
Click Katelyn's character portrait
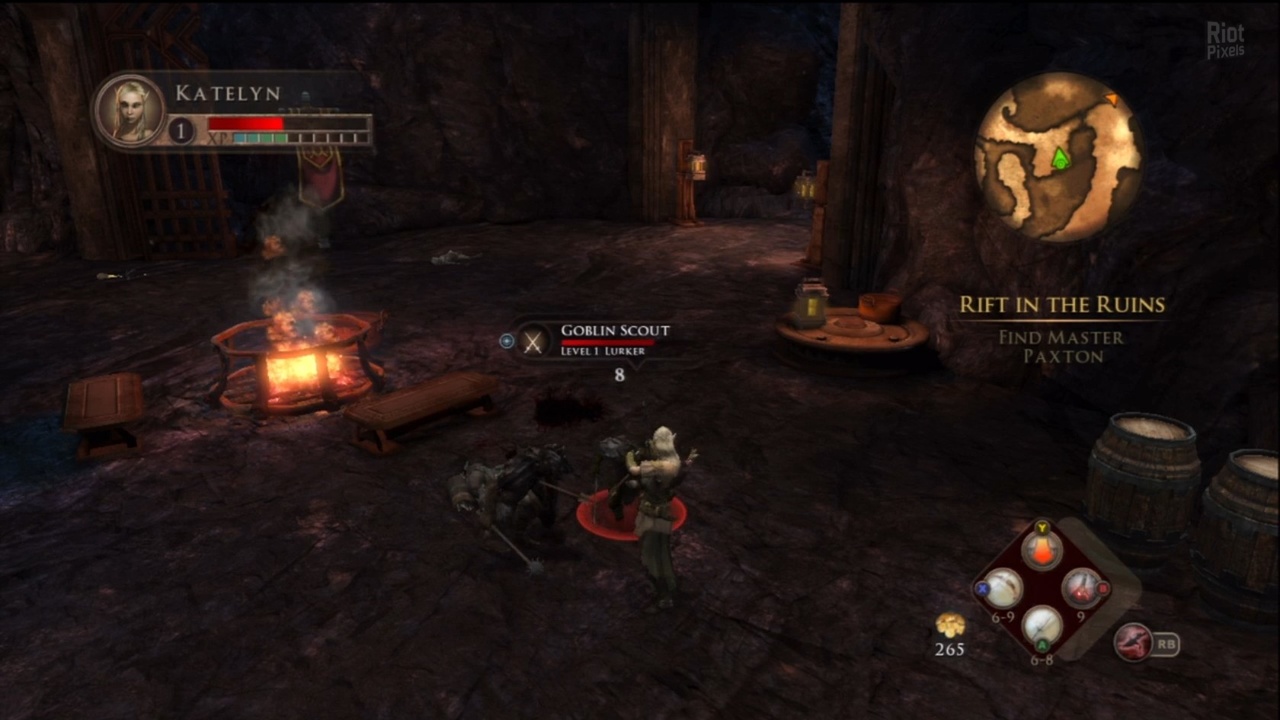click(x=130, y=109)
